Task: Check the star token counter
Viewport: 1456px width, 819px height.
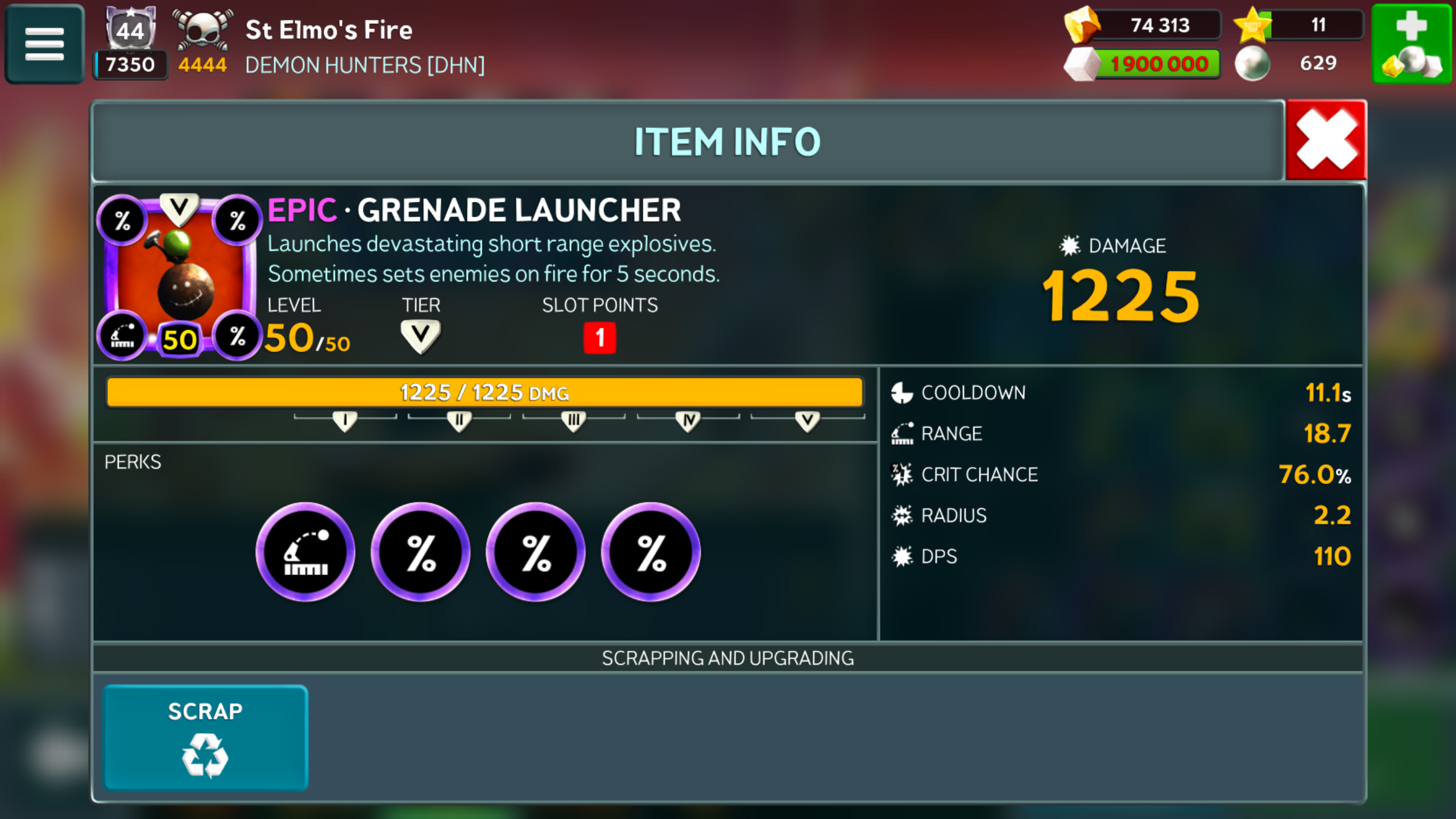Action: 1298,25
